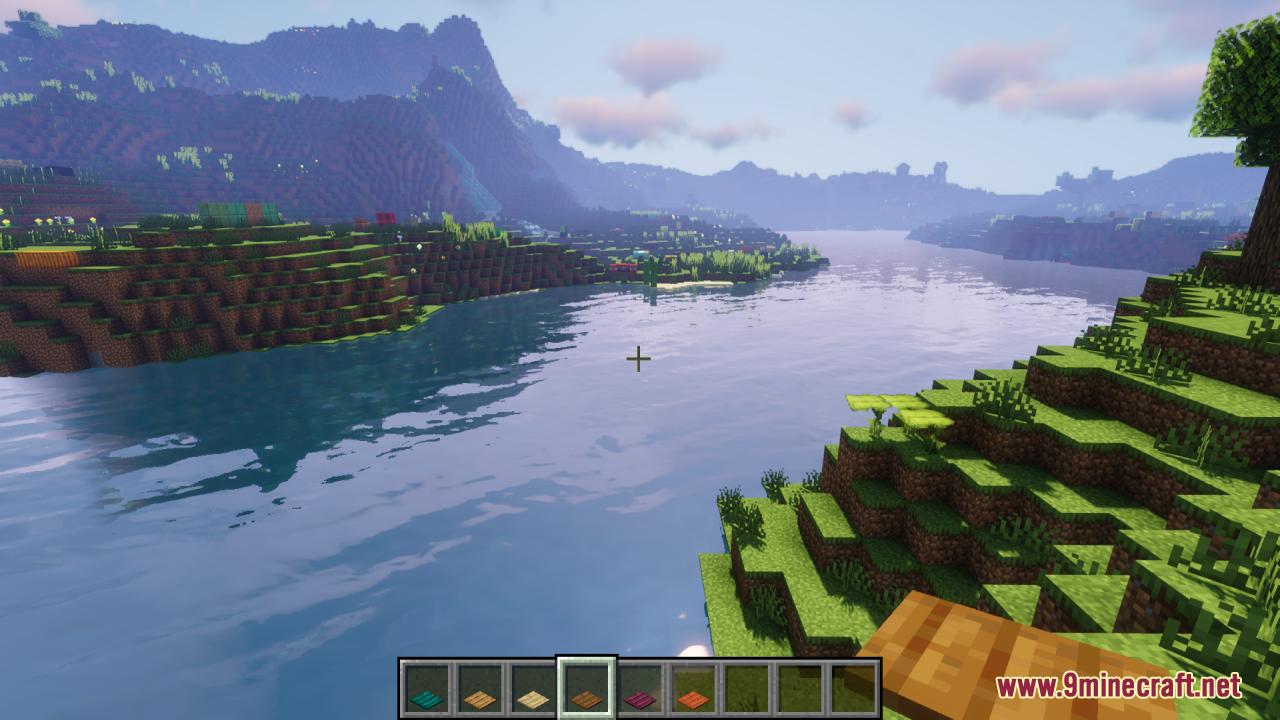The image size is (1280, 720).
Task: Click the currently selected dark oak trapdoor item
Action: [585, 683]
